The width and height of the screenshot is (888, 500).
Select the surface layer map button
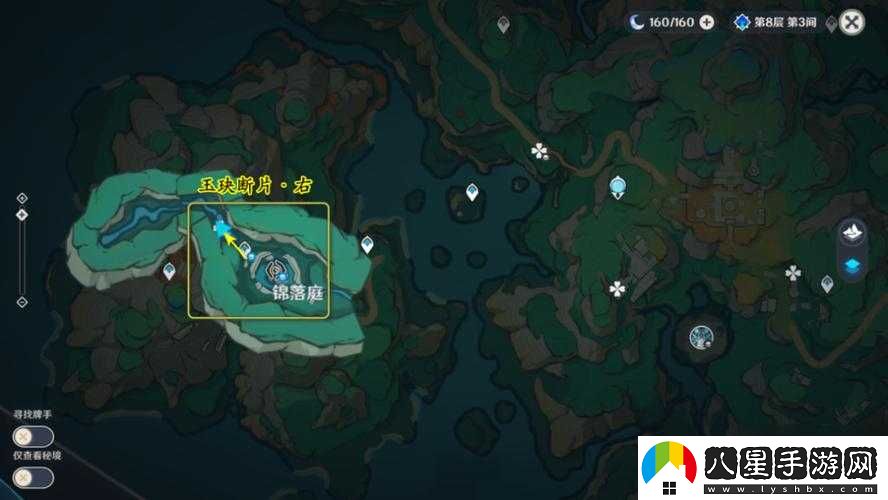point(853,233)
